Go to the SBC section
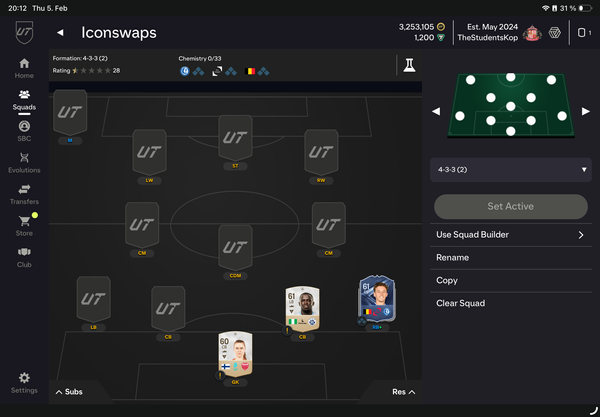Screen dimensions: 600x417 (24, 131)
